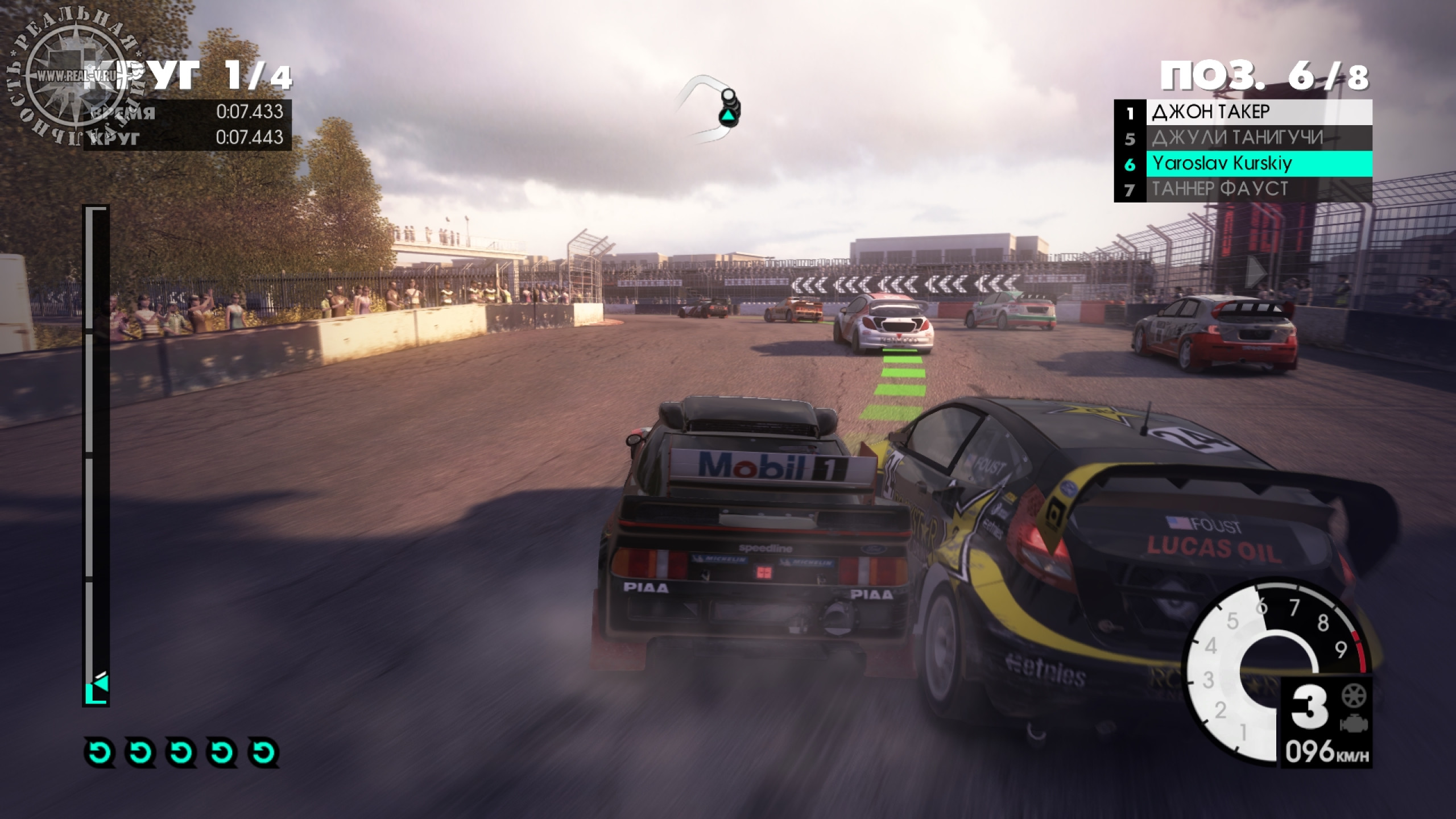Select Таннер Фауст leaderboard row
Viewport: 1456px width, 819px height.
1243,189
